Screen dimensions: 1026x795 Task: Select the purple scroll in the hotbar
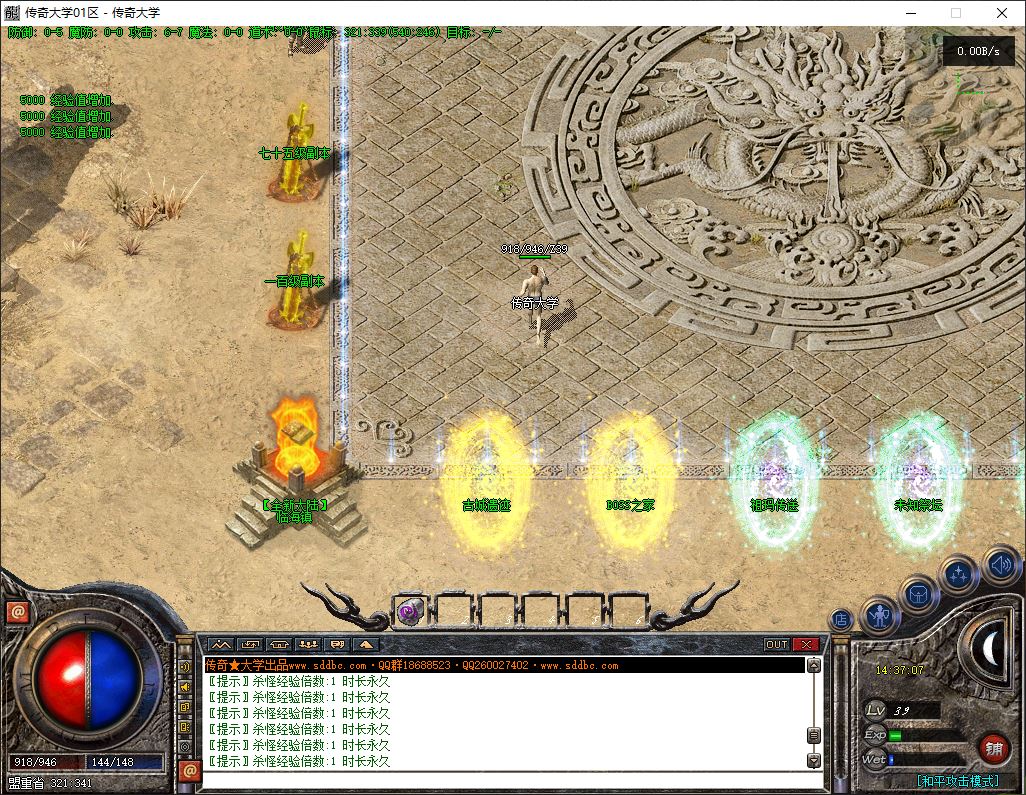409,612
